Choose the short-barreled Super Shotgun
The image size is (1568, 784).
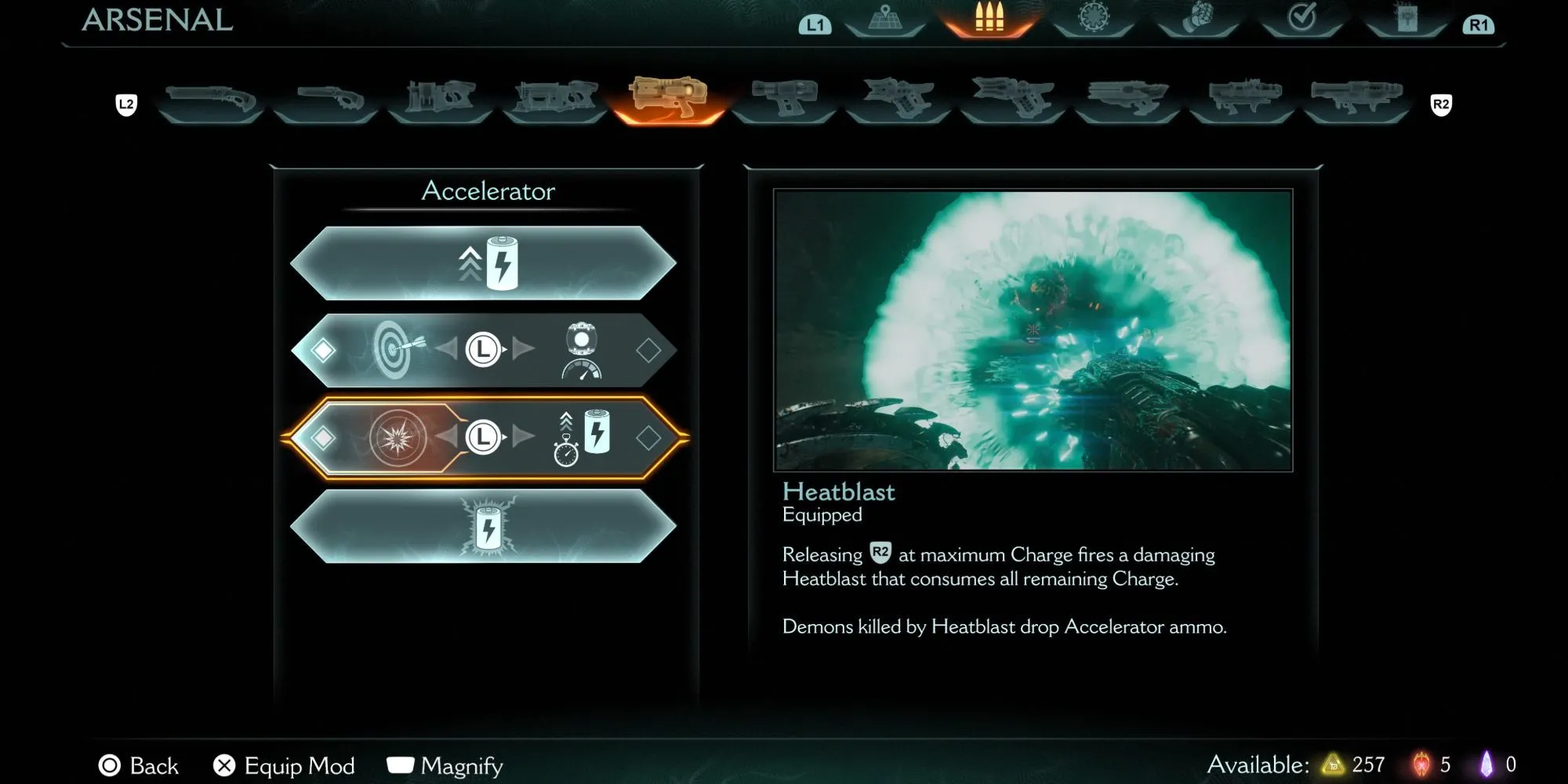[326, 102]
